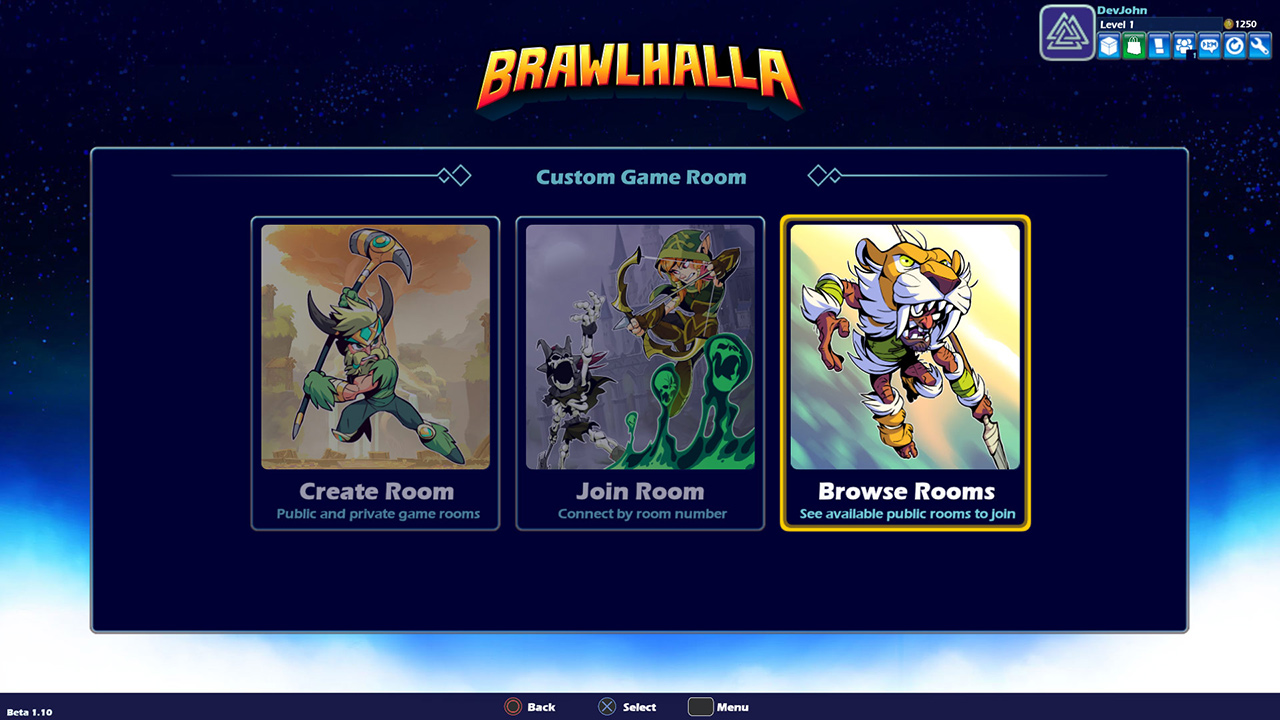Select the Join Room option
The width and height of the screenshot is (1280, 720).
click(640, 374)
